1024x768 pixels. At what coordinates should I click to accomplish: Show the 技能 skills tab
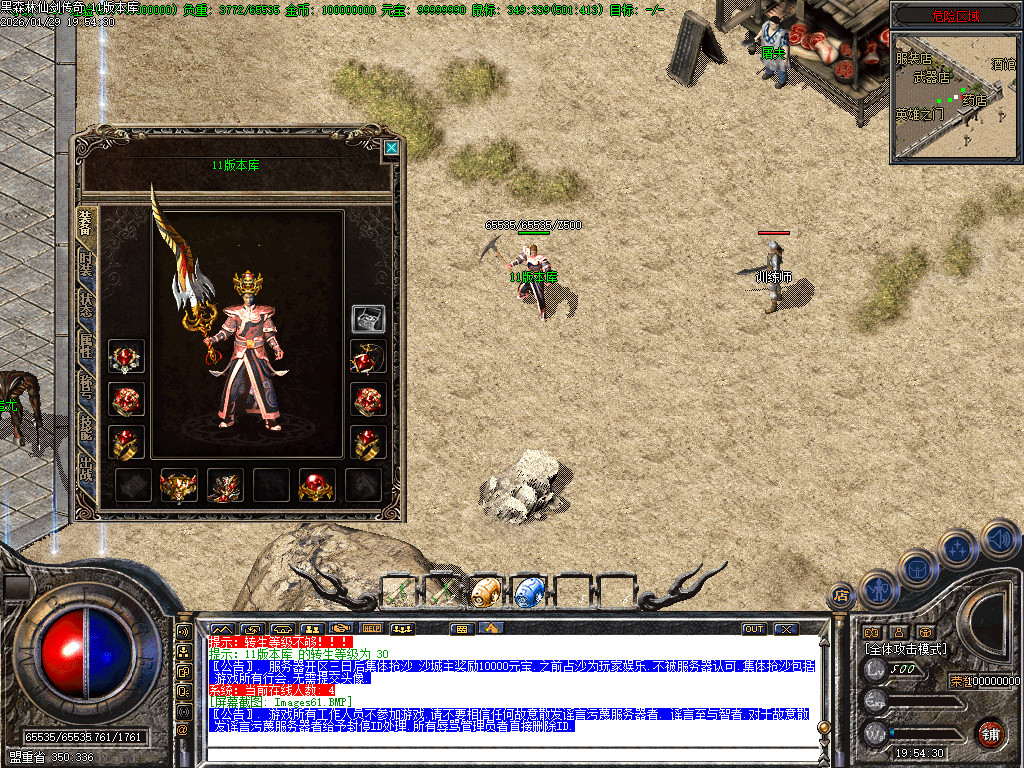coord(87,427)
